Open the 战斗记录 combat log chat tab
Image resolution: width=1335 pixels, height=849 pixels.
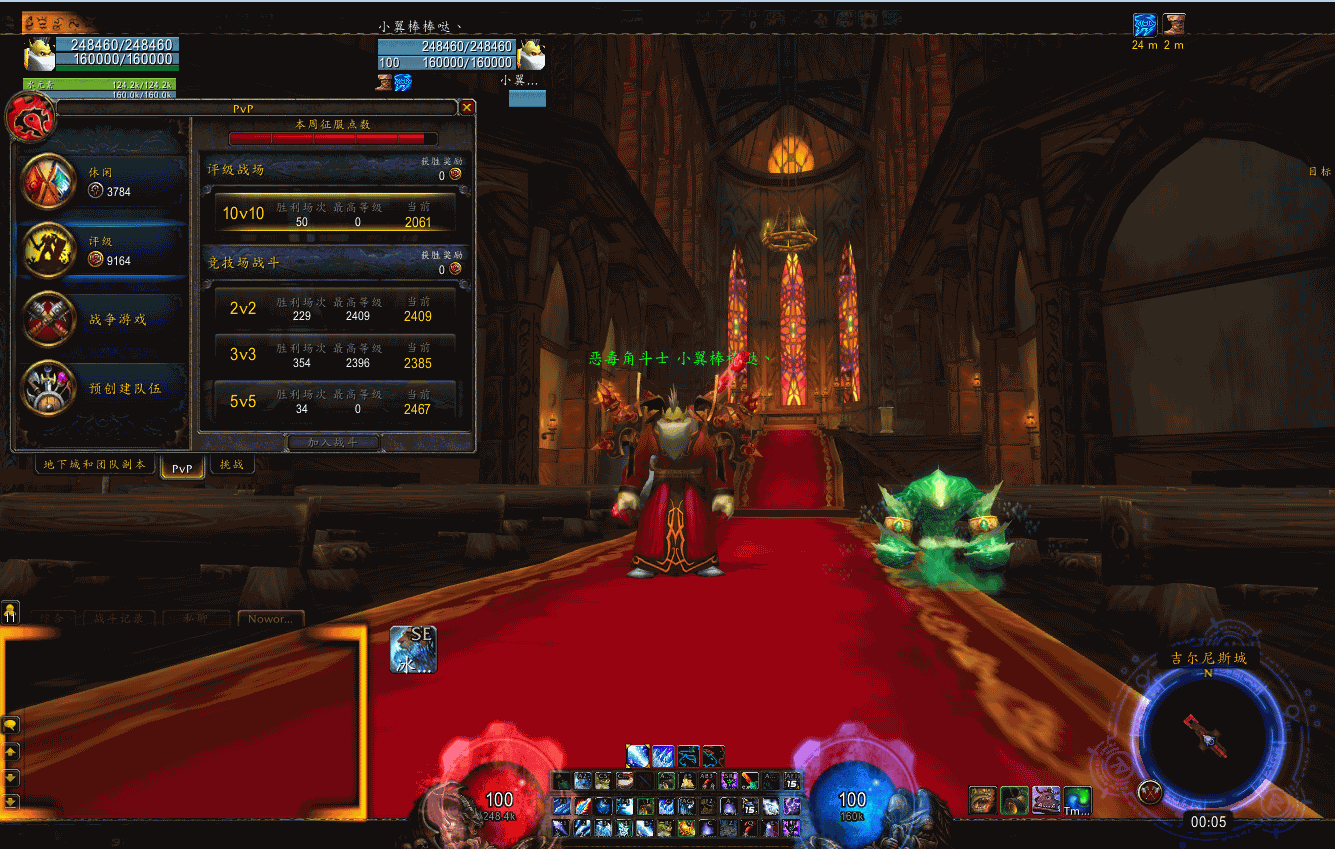coord(117,619)
